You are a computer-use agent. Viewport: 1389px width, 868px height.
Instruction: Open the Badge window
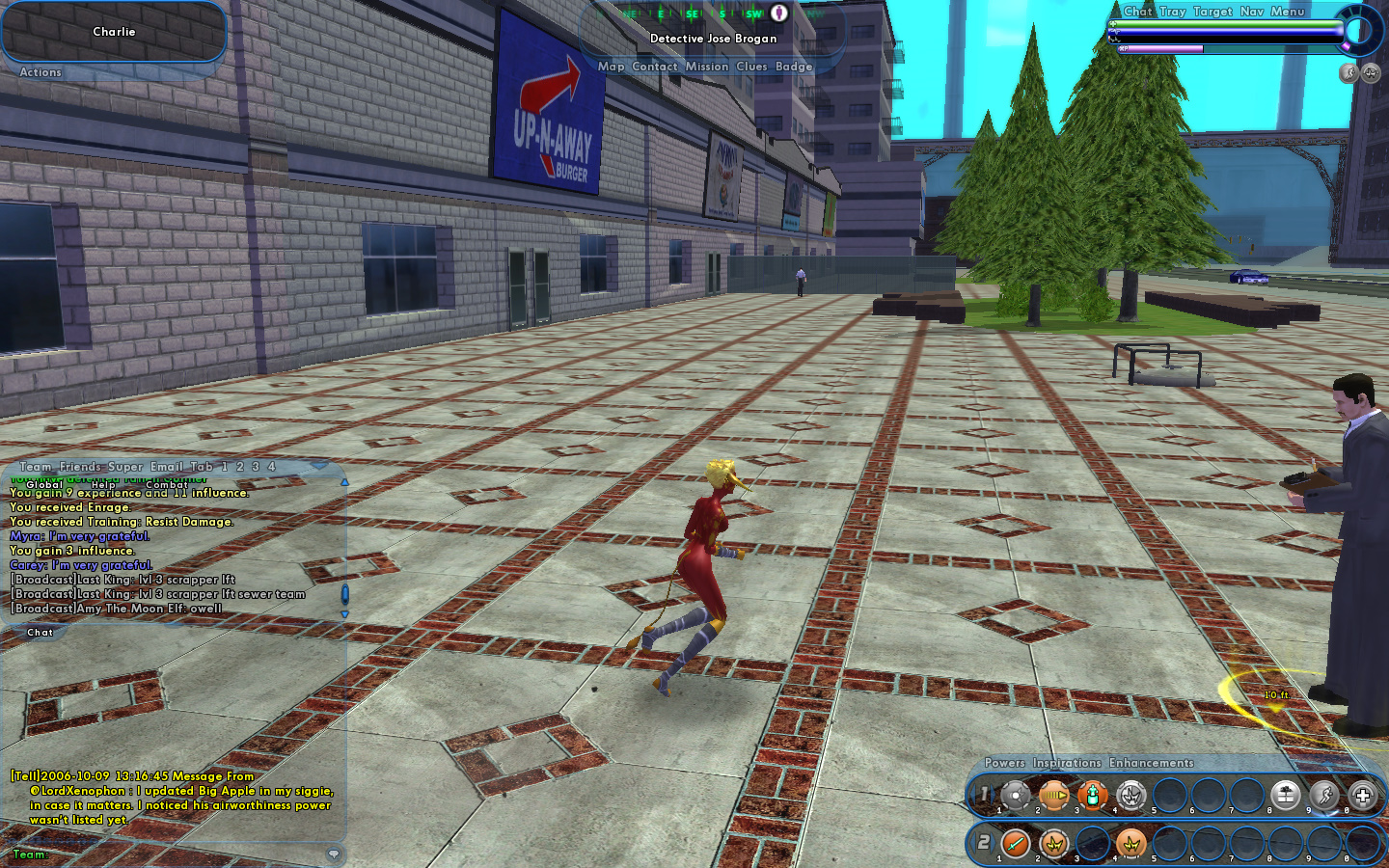794,67
